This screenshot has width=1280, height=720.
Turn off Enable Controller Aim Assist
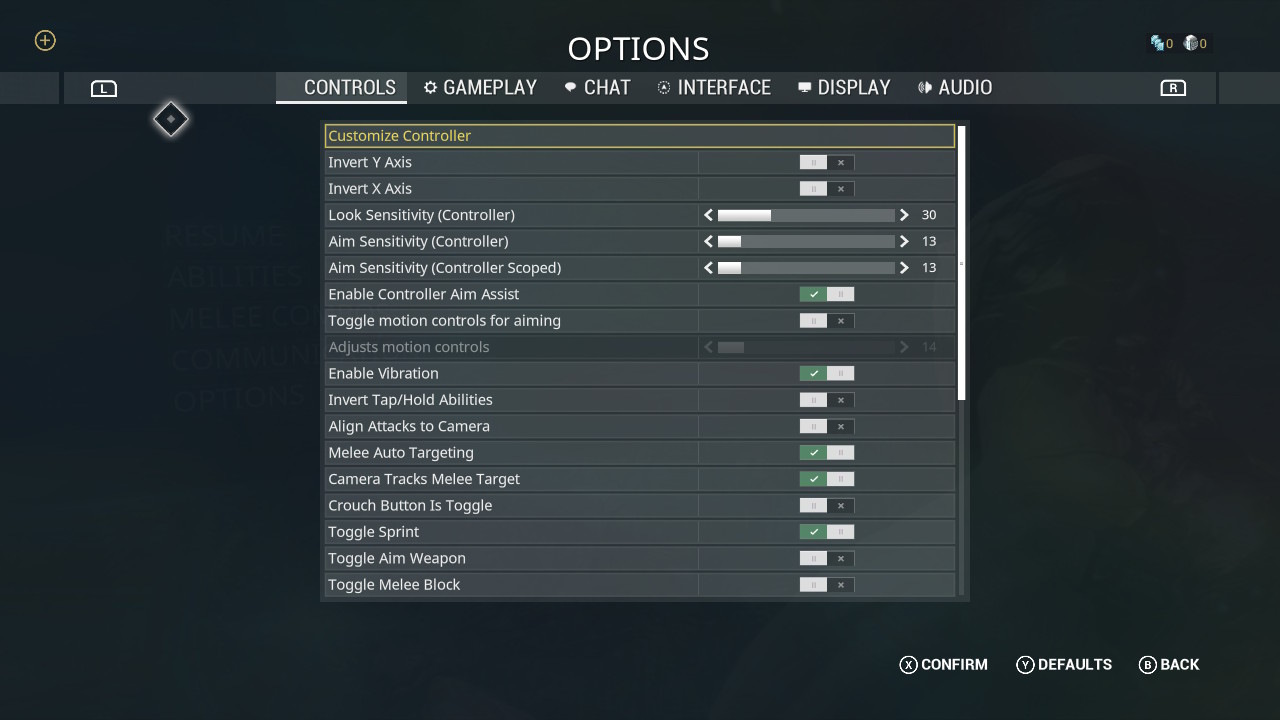pyautogui.click(x=827, y=294)
